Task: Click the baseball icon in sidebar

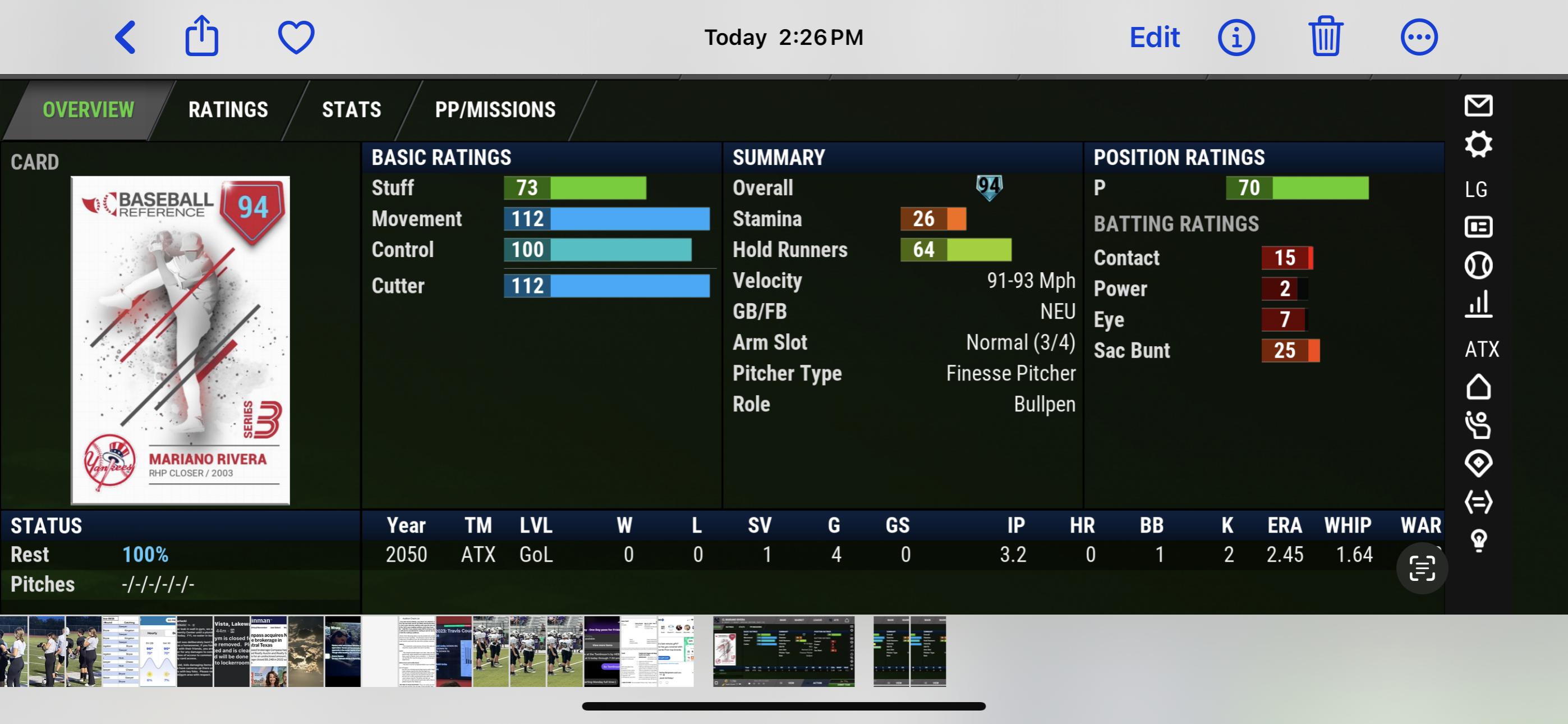Action: click(x=1478, y=265)
